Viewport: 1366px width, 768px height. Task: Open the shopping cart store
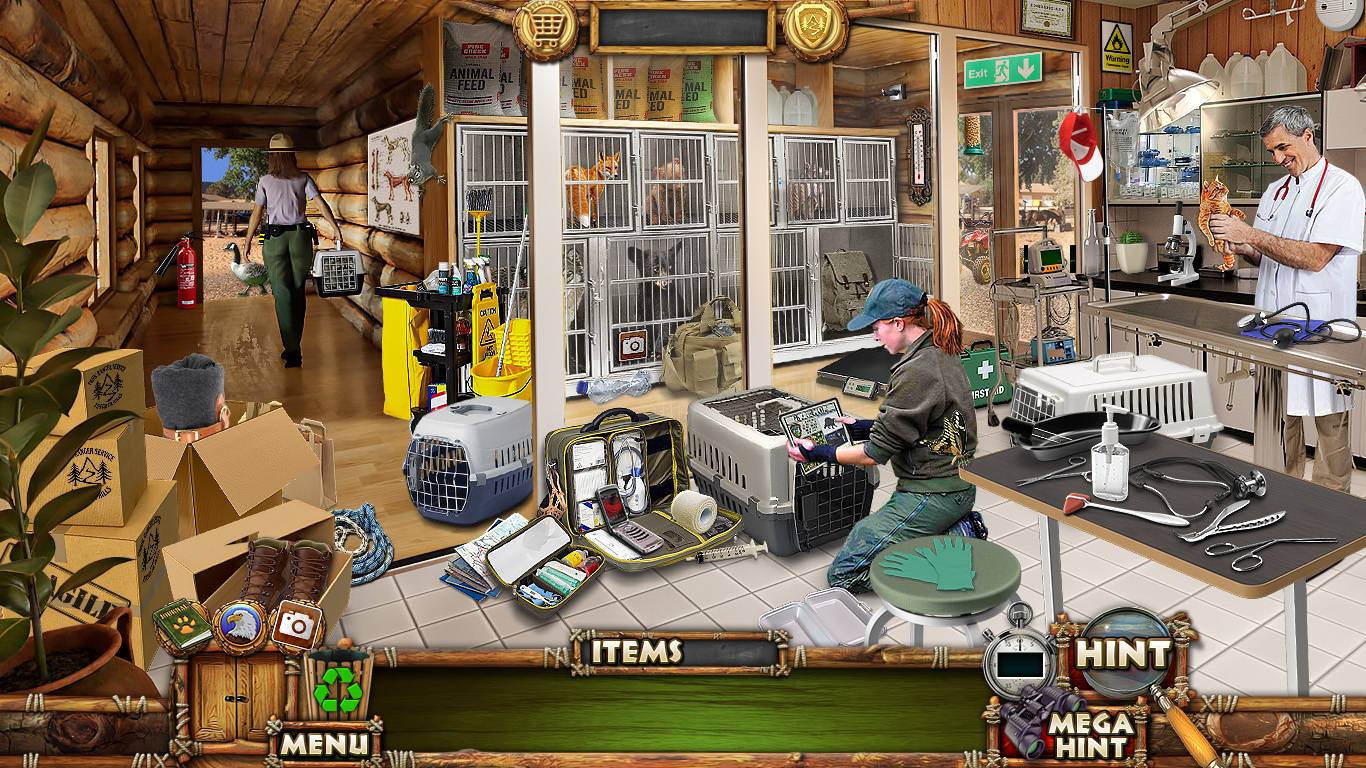coord(545,30)
